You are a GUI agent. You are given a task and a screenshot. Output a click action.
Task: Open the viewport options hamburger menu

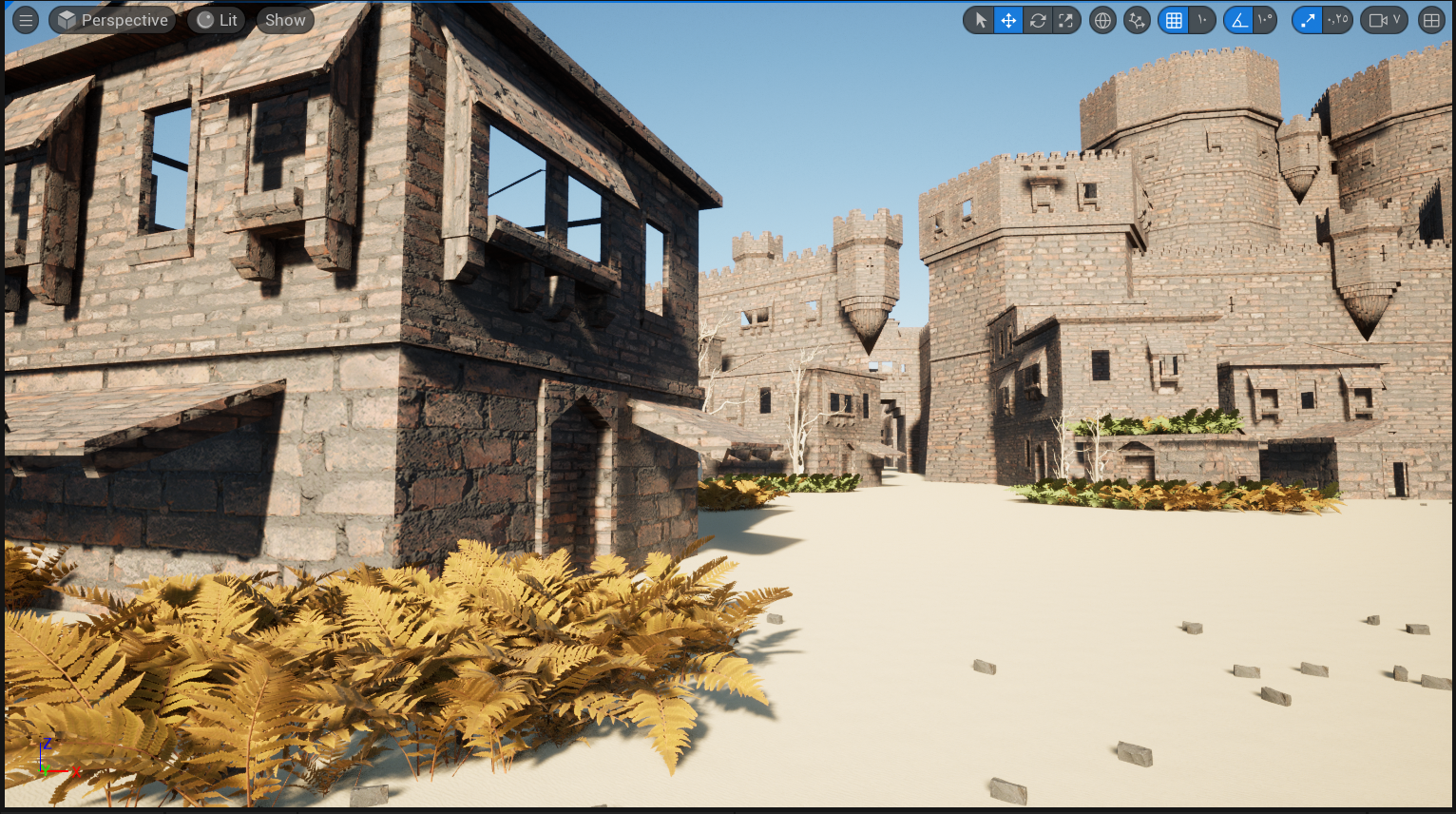[26, 20]
